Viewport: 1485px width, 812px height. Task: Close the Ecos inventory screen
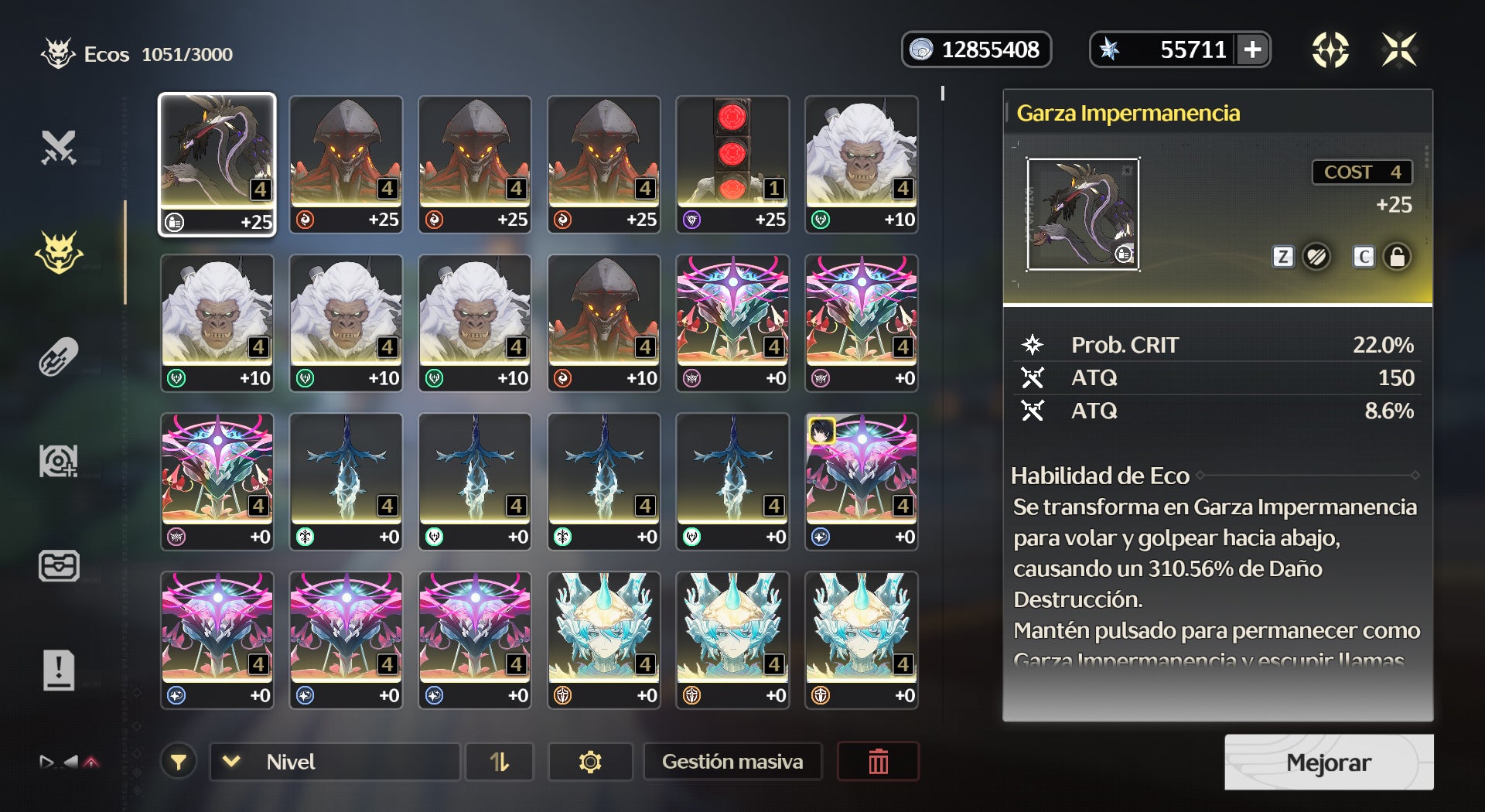(1399, 50)
